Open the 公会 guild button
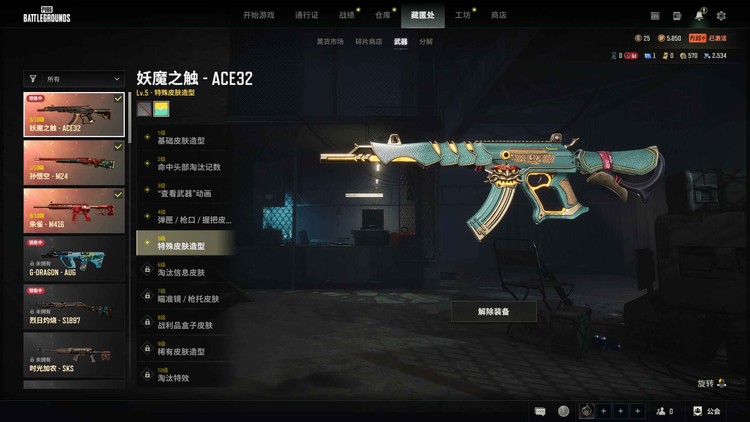The image size is (750, 422). (706, 411)
